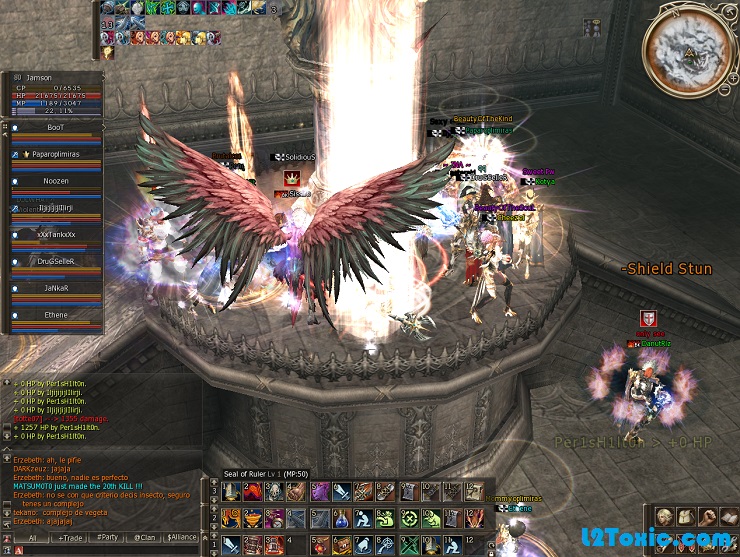The width and height of the screenshot is (740, 557).
Task: Open the actions fist icon
Action: pos(706,517)
